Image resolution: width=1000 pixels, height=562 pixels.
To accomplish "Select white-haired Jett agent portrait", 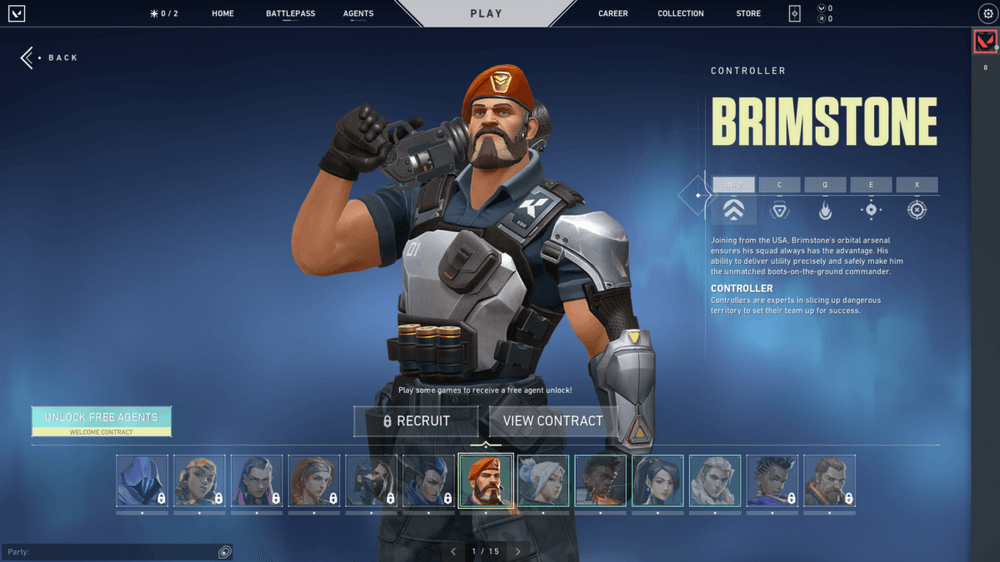I will click(x=543, y=481).
